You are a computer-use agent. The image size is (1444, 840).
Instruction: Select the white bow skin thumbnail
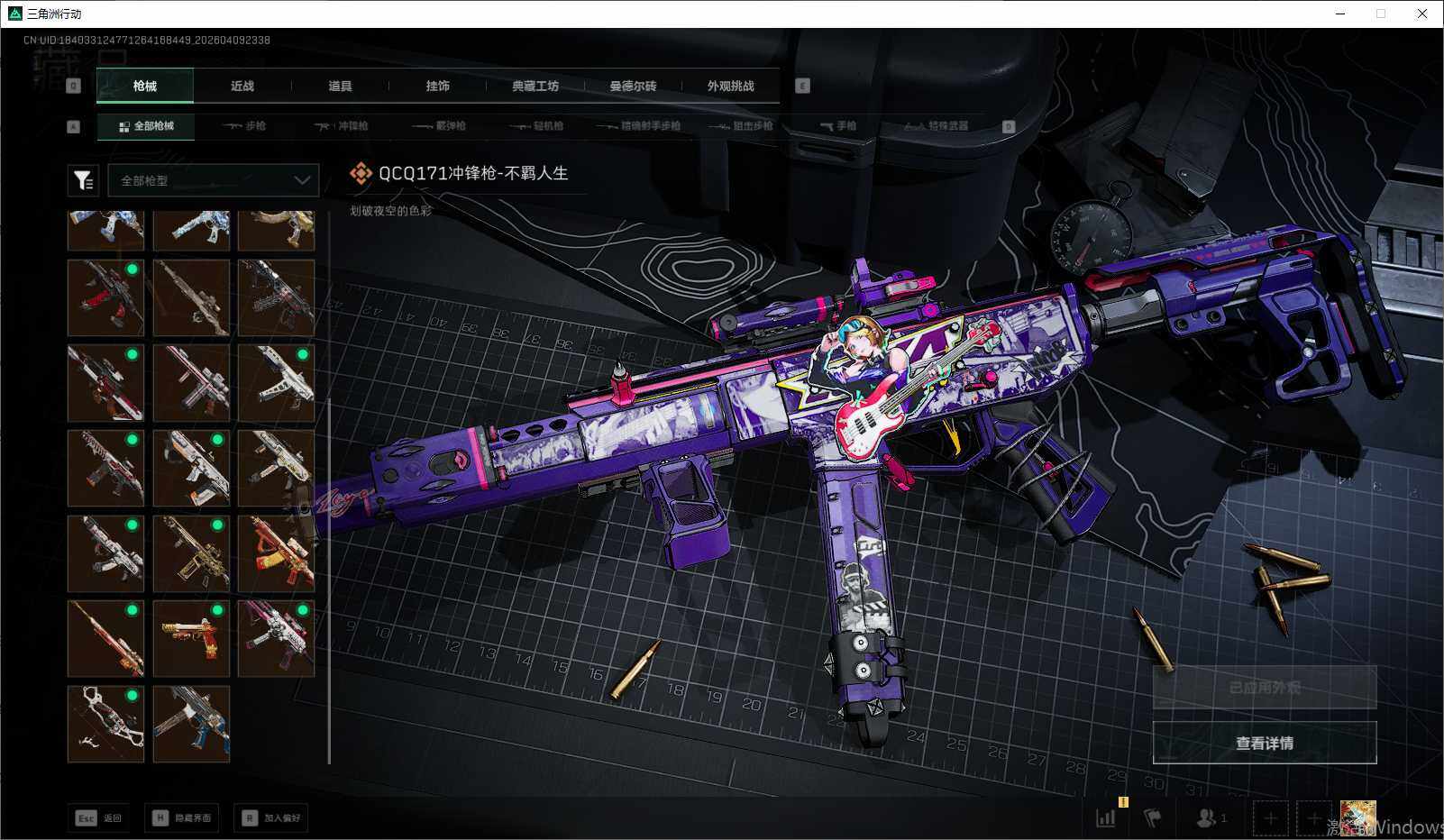point(105,724)
